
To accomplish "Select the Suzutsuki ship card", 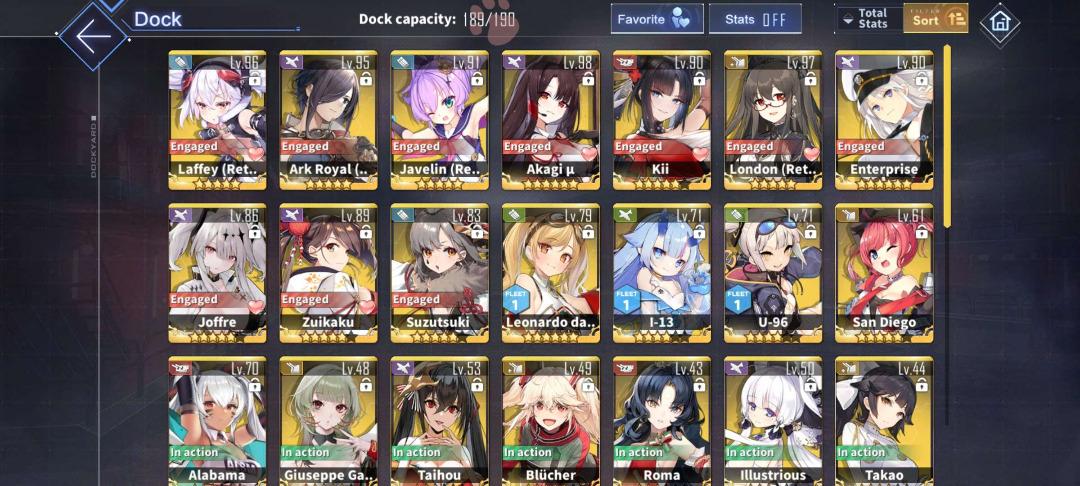I will point(439,271).
